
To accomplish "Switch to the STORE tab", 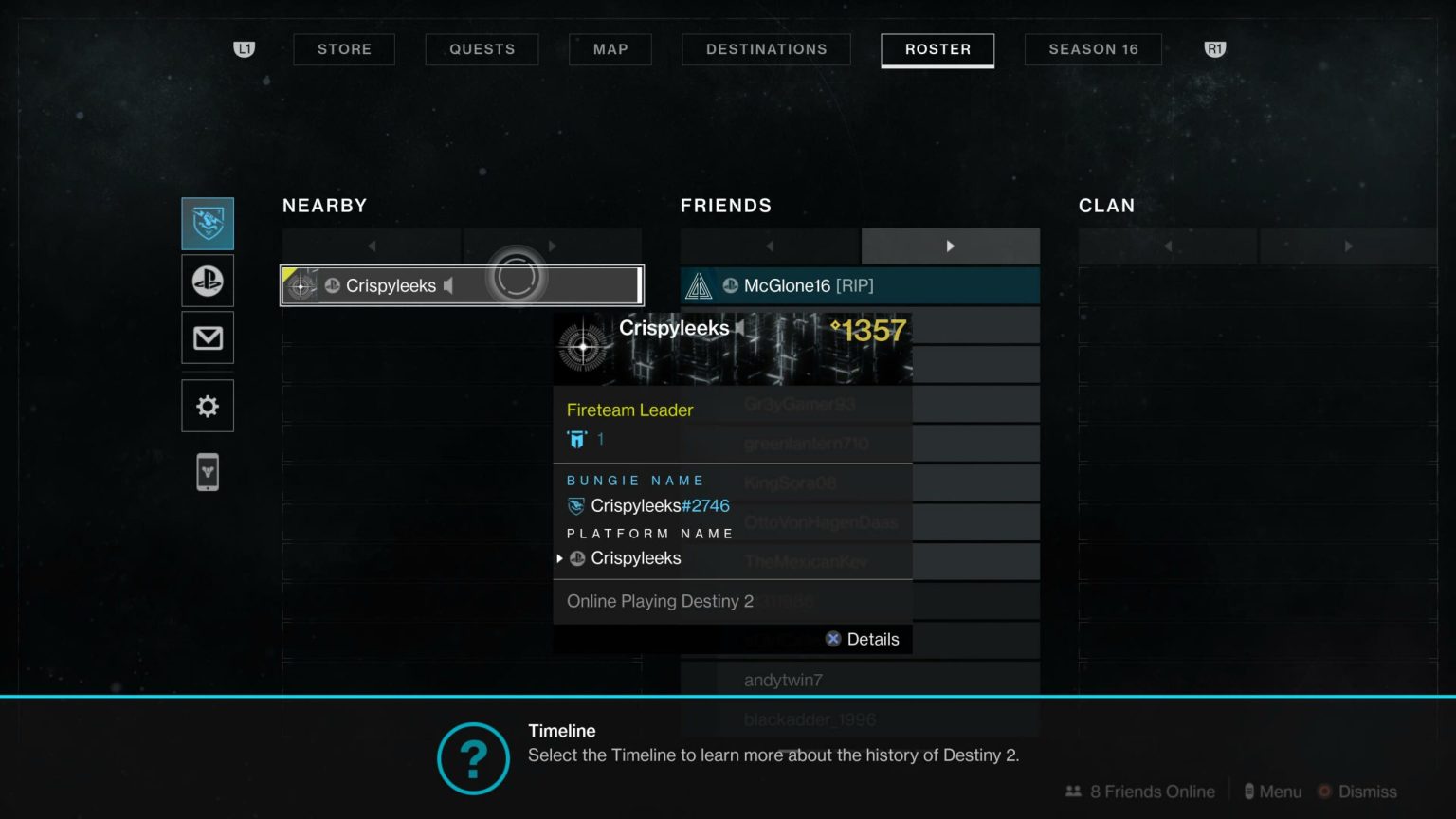I will [344, 48].
